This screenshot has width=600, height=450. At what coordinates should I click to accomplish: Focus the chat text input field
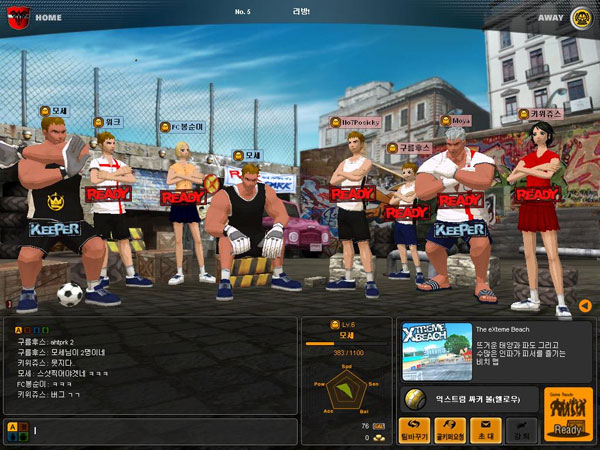[160, 431]
